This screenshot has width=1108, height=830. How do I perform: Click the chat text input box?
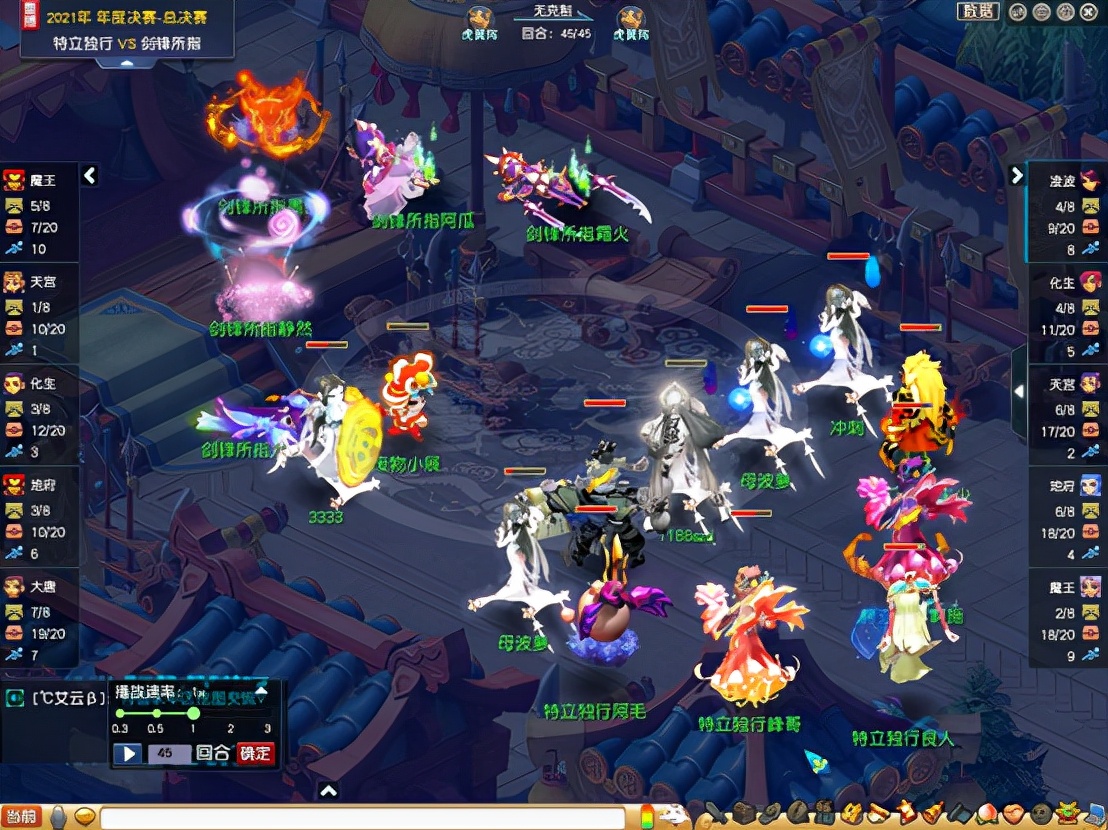pyautogui.click(x=360, y=818)
